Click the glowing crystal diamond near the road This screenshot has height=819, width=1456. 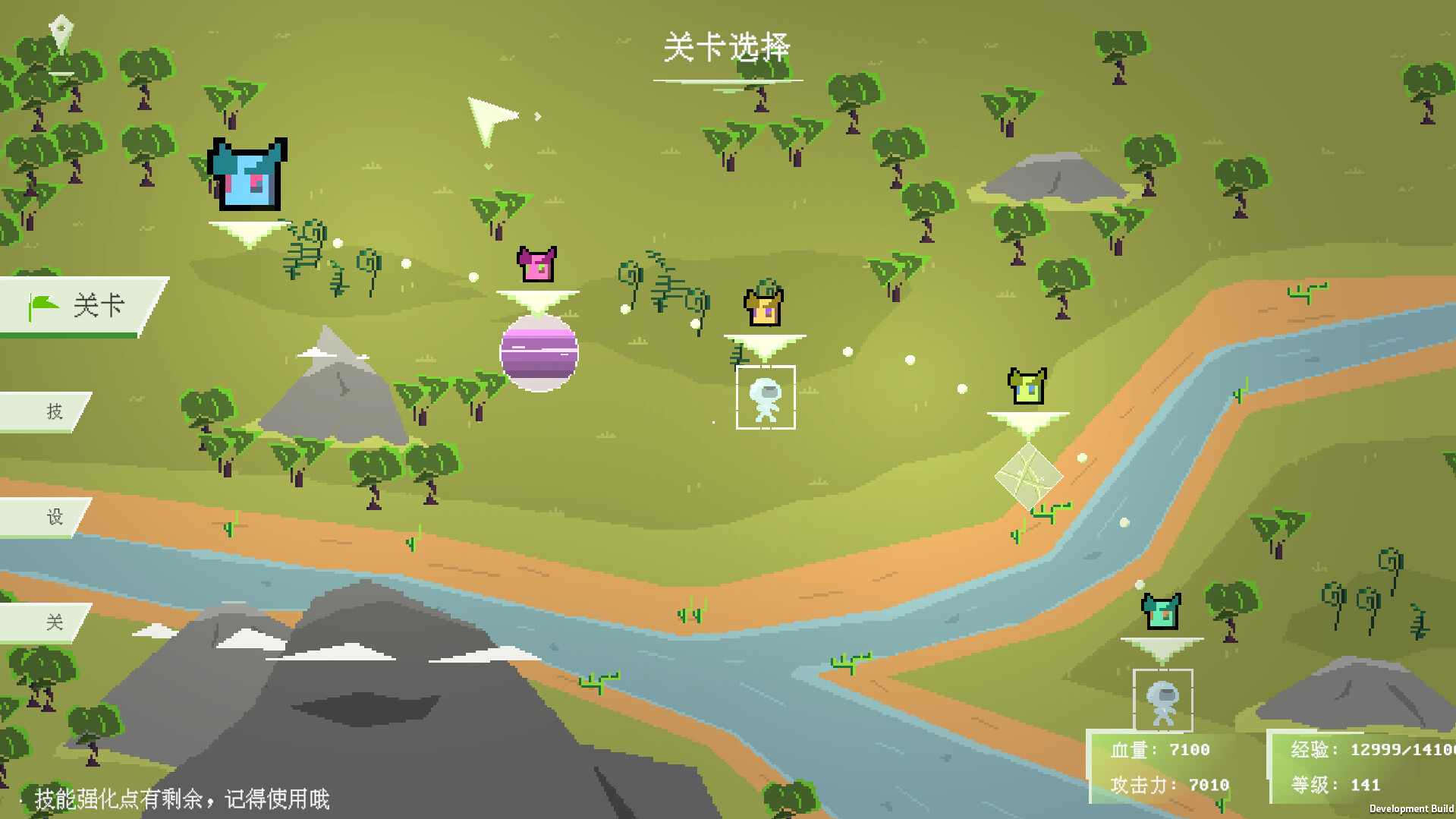1029,474
